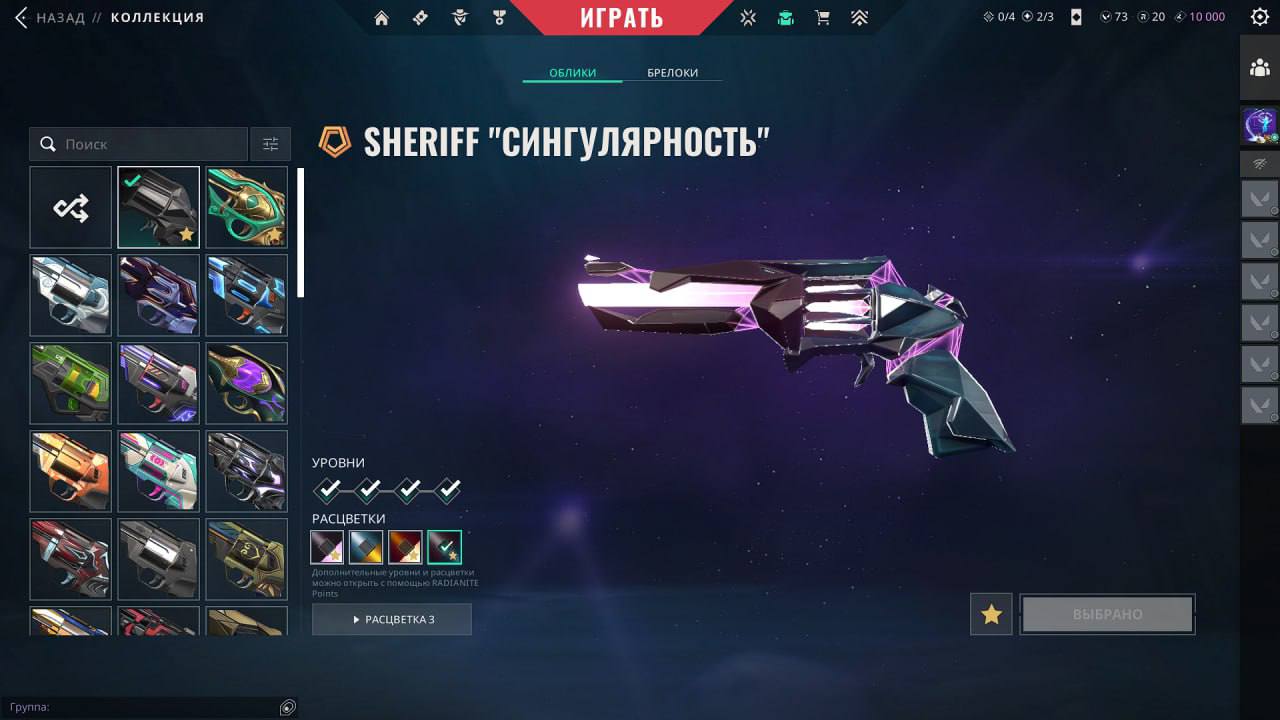Pick the green Sheriff skin thumbnail
This screenshot has height=720, width=1280.
(x=71, y=383)
